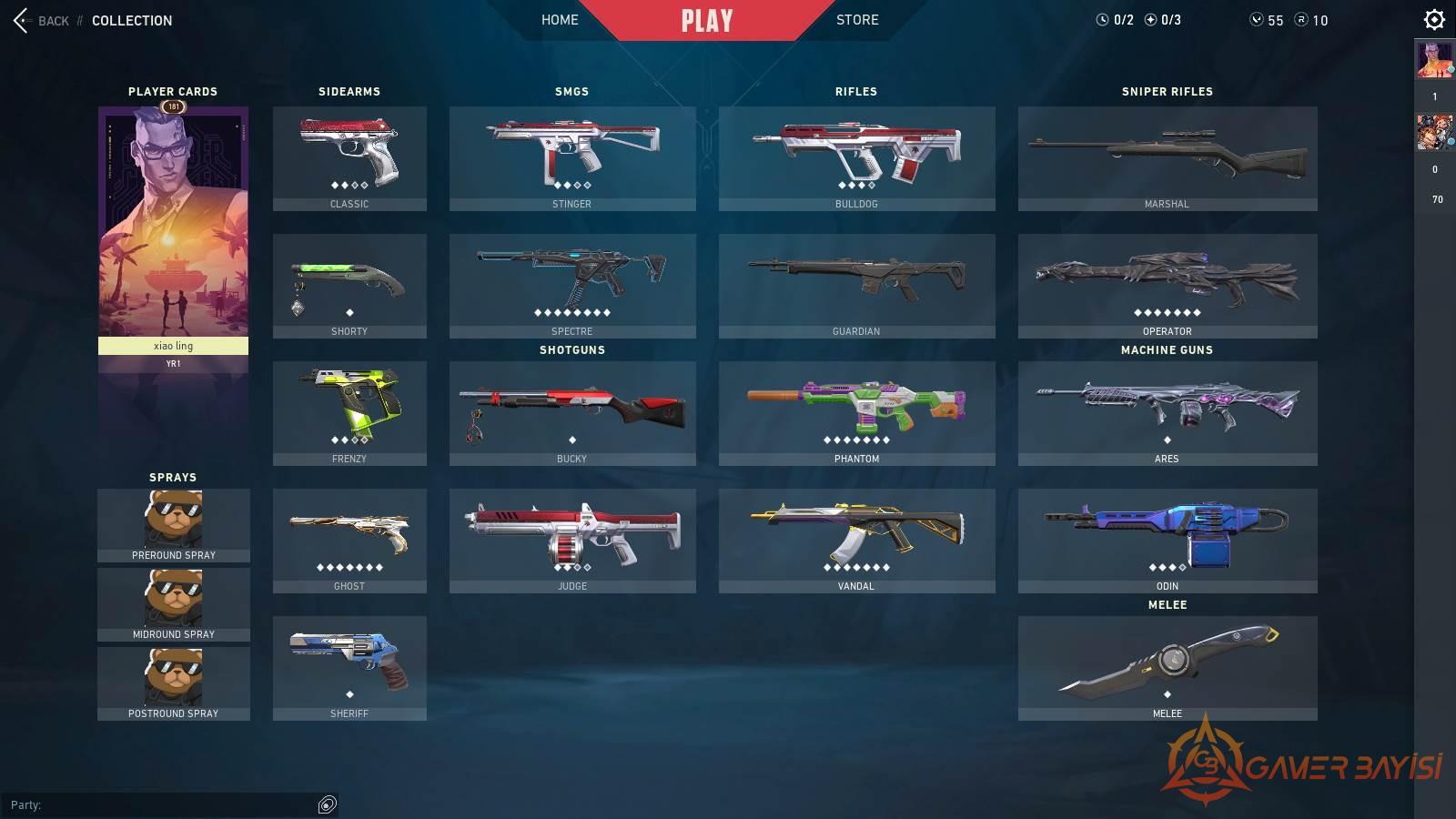Select the Preround Spray slot
The width and height of the screenshot is (1456, 819).
pyautogui.click(x=174, y=525)
